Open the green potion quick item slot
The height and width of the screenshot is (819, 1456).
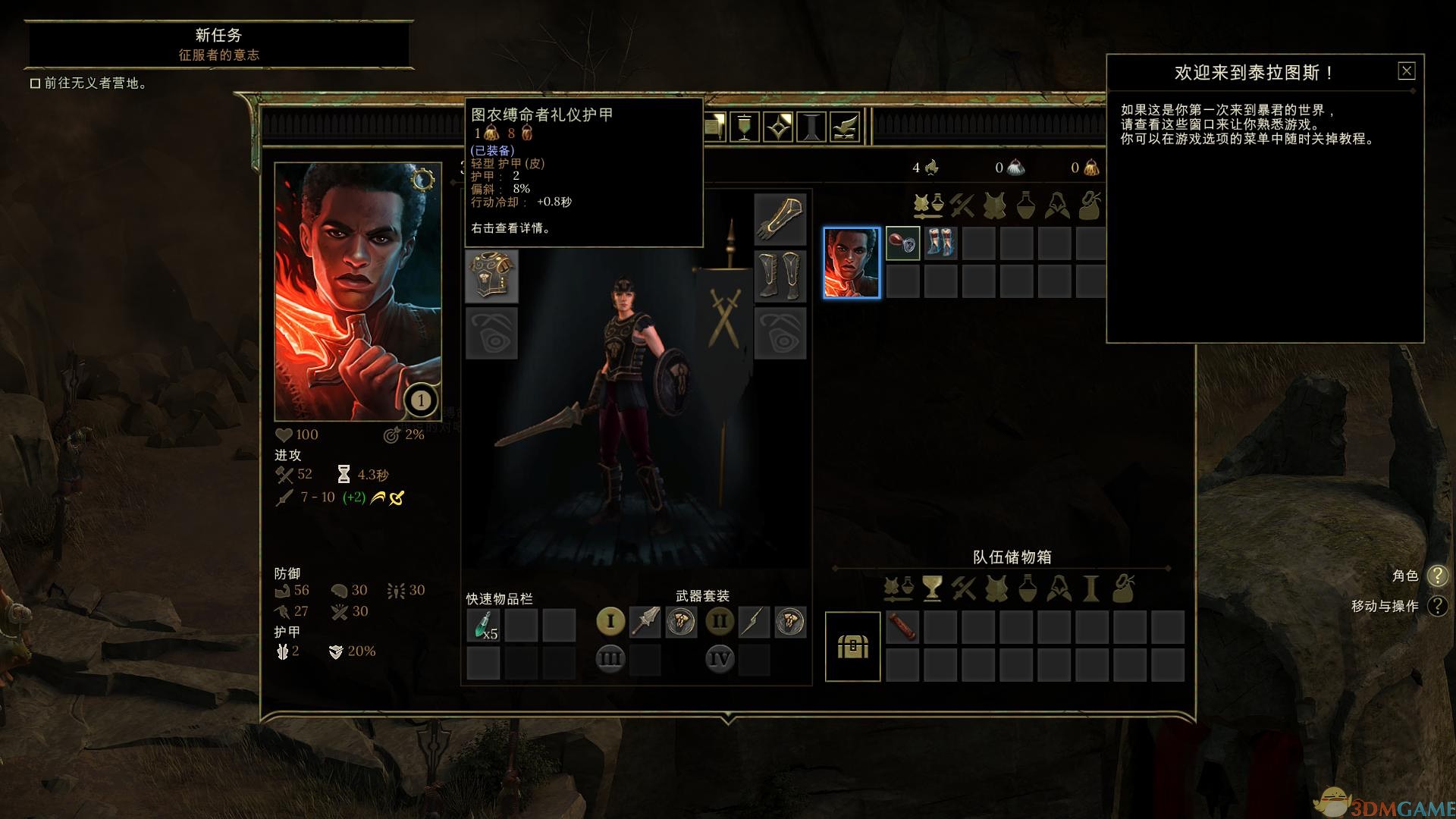484,623
